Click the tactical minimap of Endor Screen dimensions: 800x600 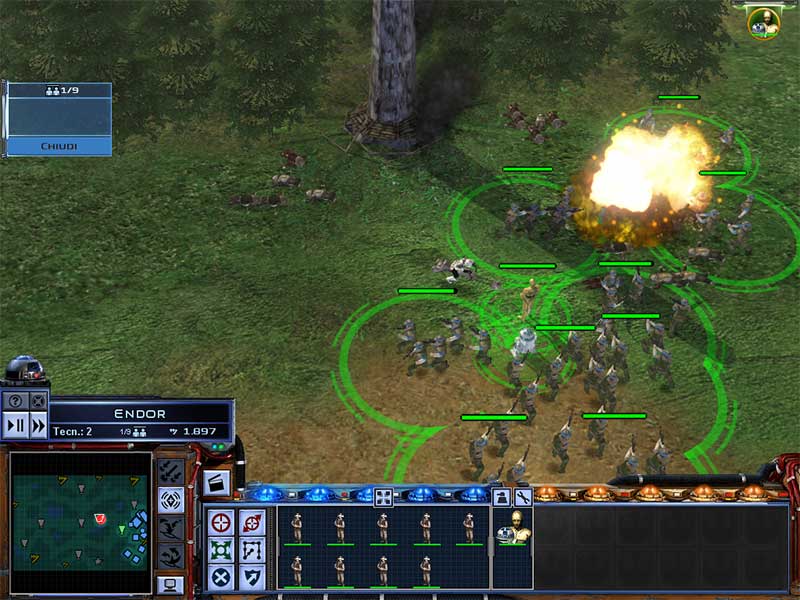pyautogui.click(x=81, y=524)
